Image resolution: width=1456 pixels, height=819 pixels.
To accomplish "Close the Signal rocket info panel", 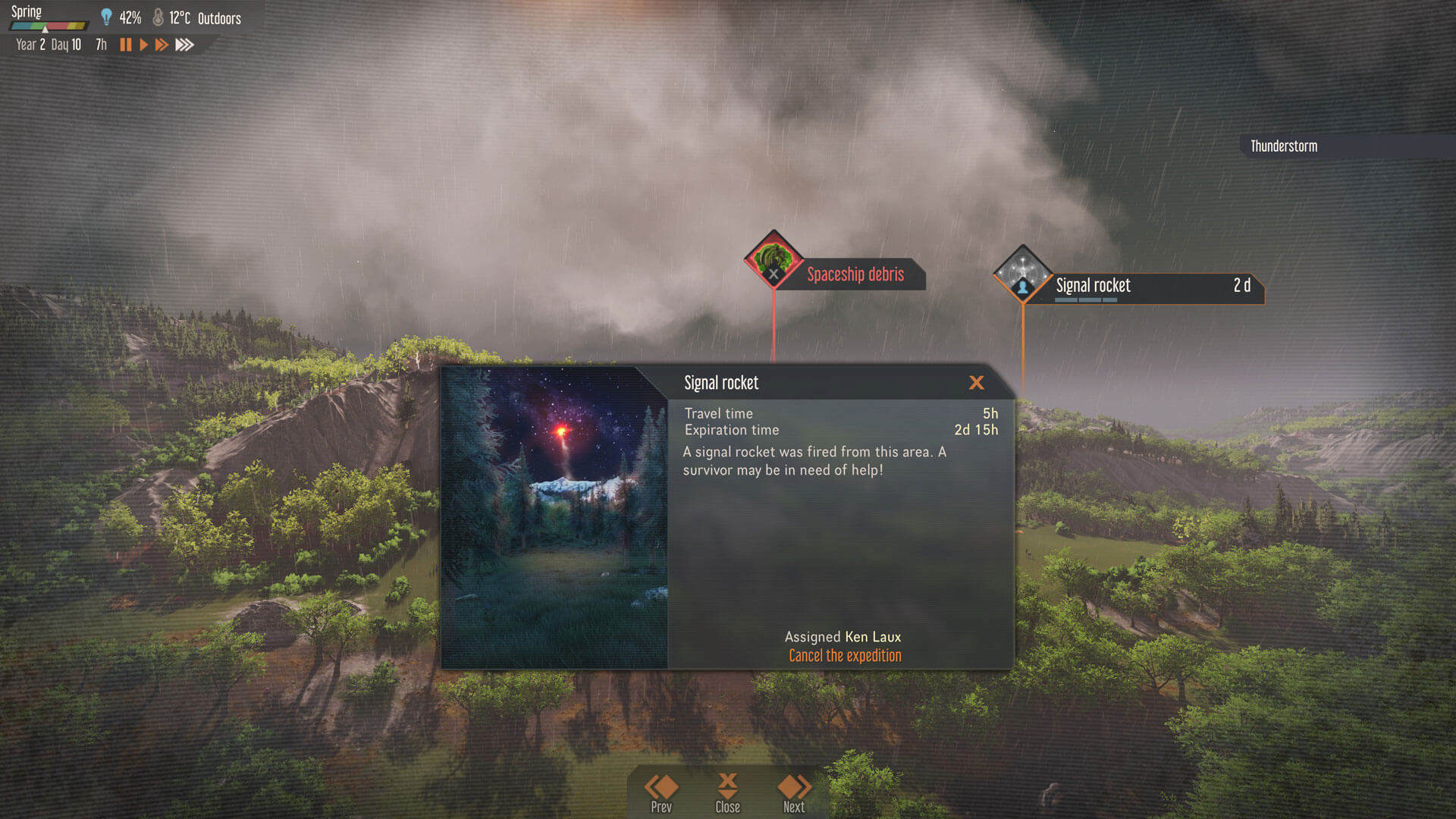I will coord(976,383).
